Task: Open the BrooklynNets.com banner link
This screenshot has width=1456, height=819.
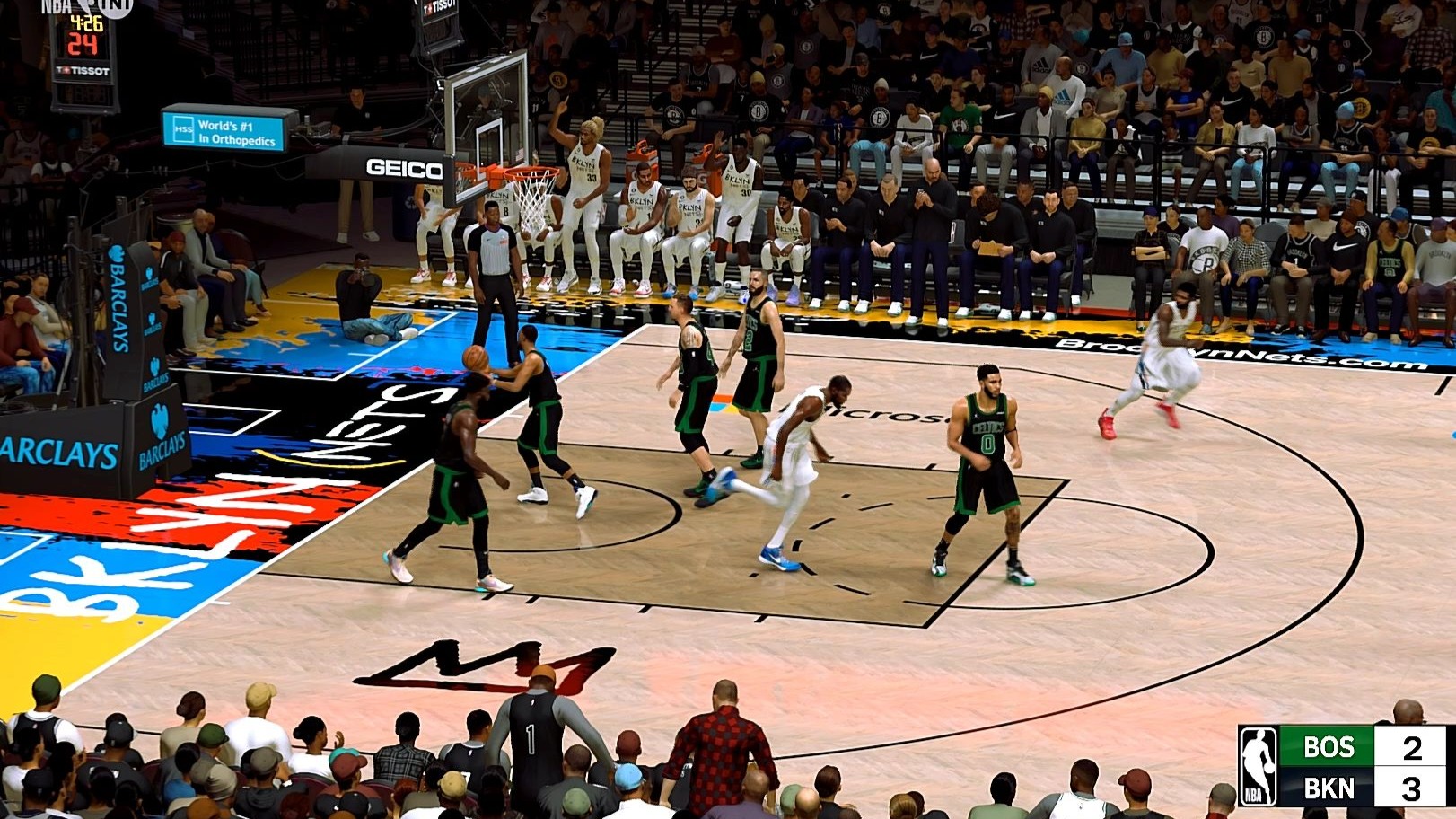Action: pyautogui.click(x=1239, y=357)
